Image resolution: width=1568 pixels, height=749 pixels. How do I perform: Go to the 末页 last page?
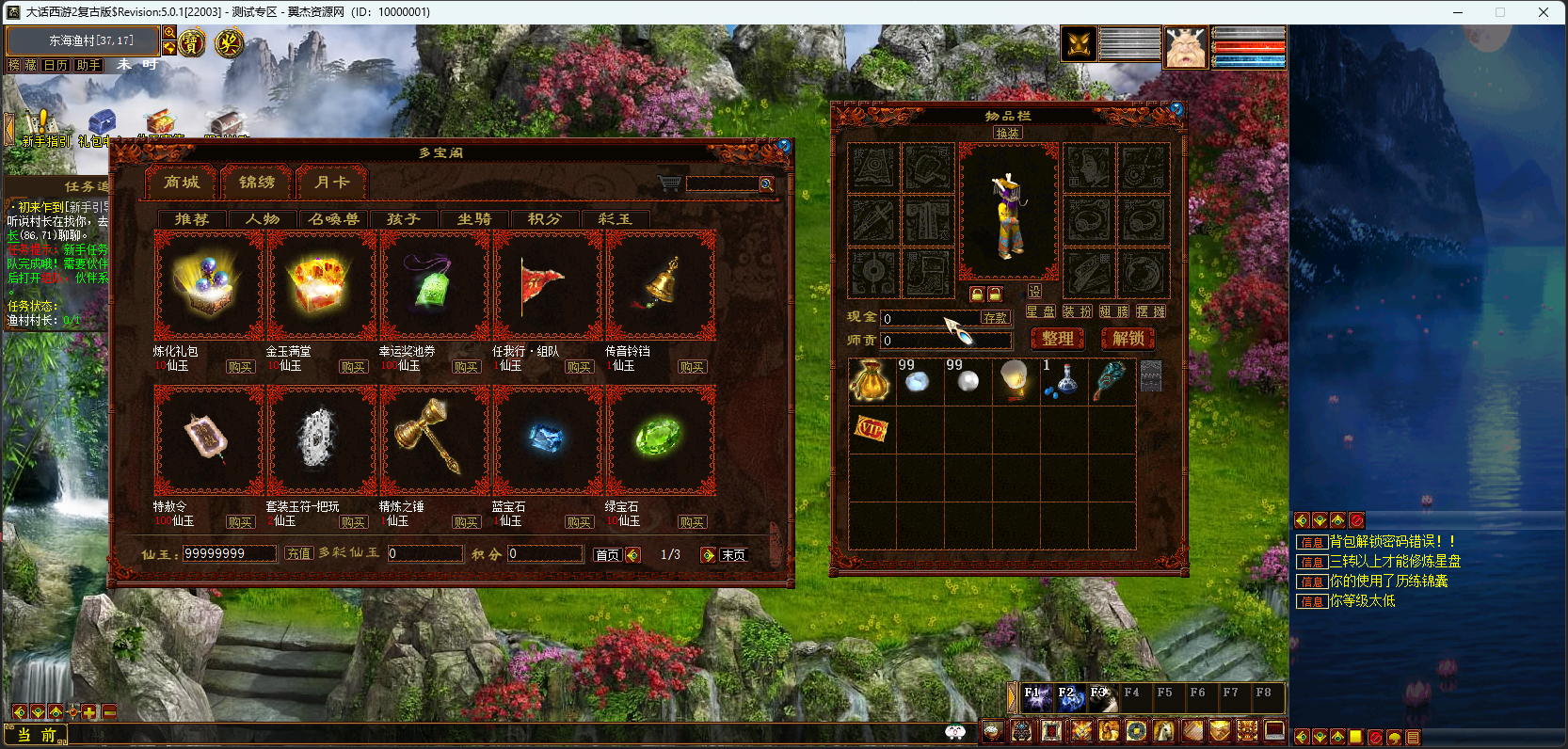click(733, 555)
